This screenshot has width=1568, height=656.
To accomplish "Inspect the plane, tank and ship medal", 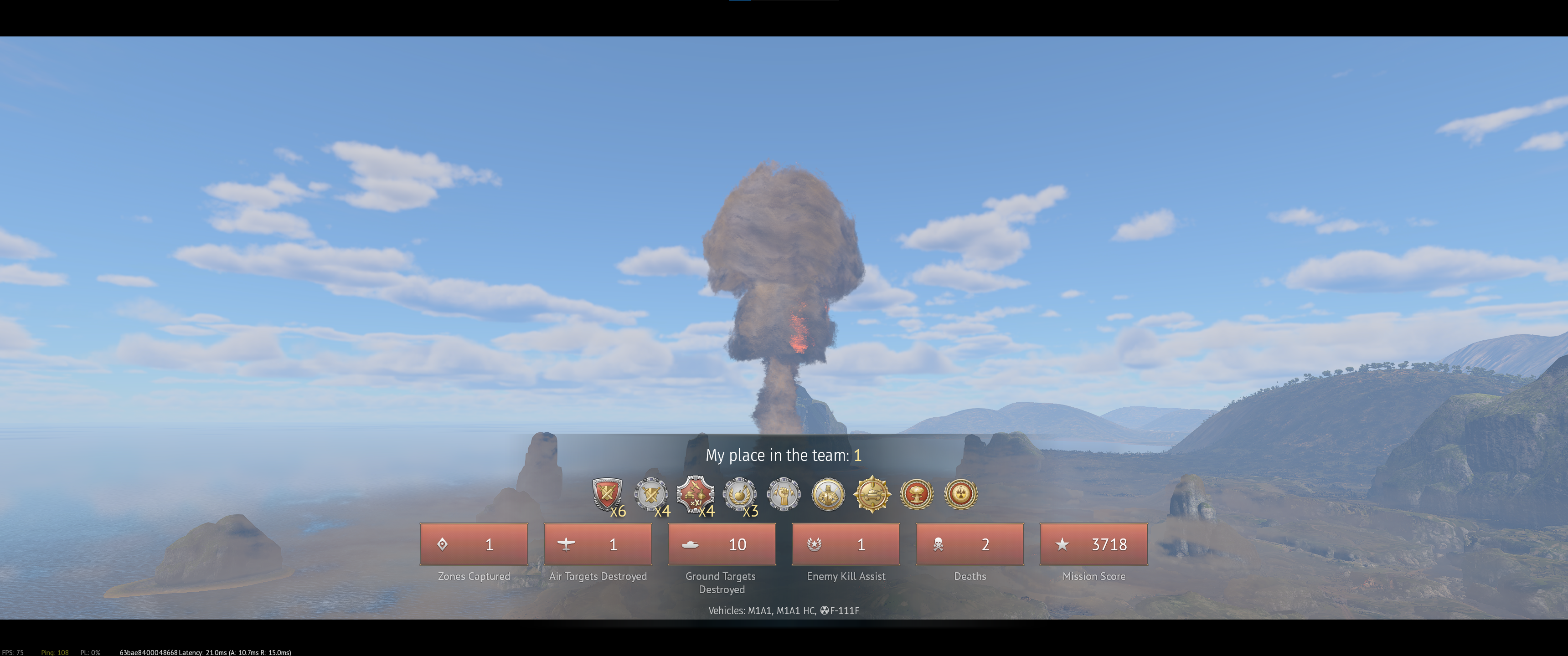I will click(695, 493).
